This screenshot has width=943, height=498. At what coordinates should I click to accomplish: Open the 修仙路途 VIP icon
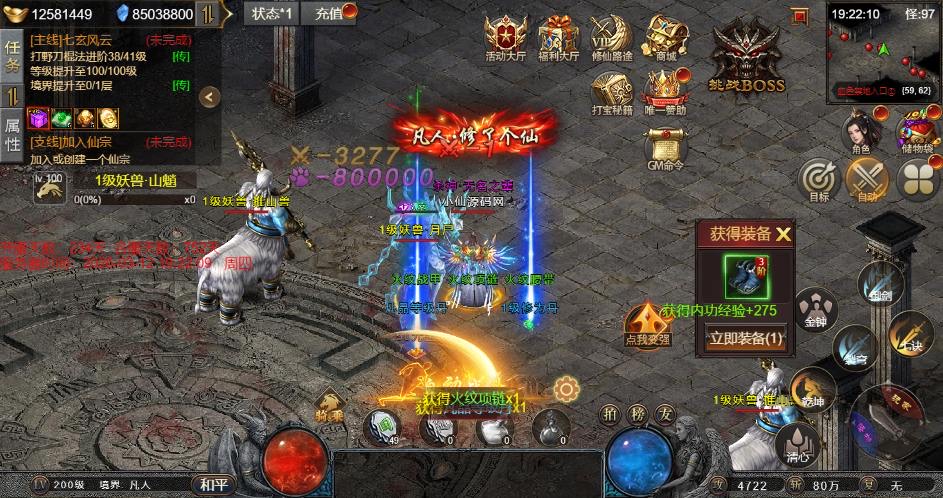click(609, 37)
